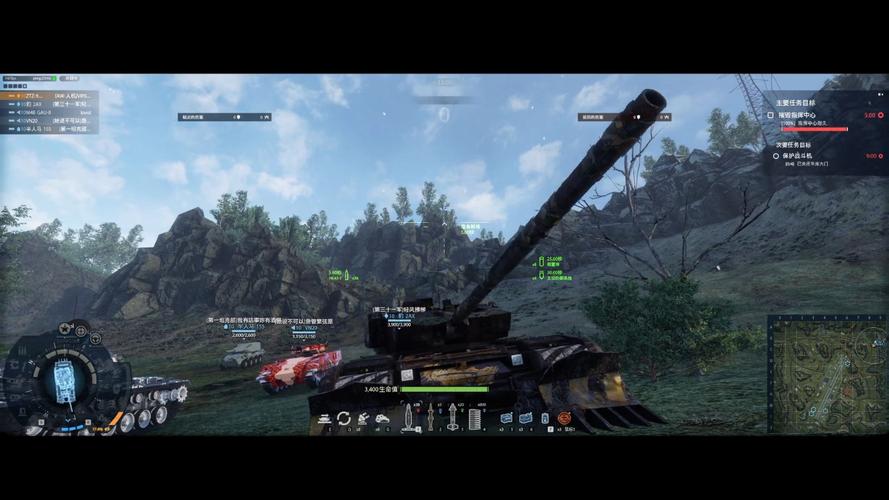Viewport: 889px width, 500px height.
Task: Click the tank silhouette ability icon
Action: [x=382, y=418]
